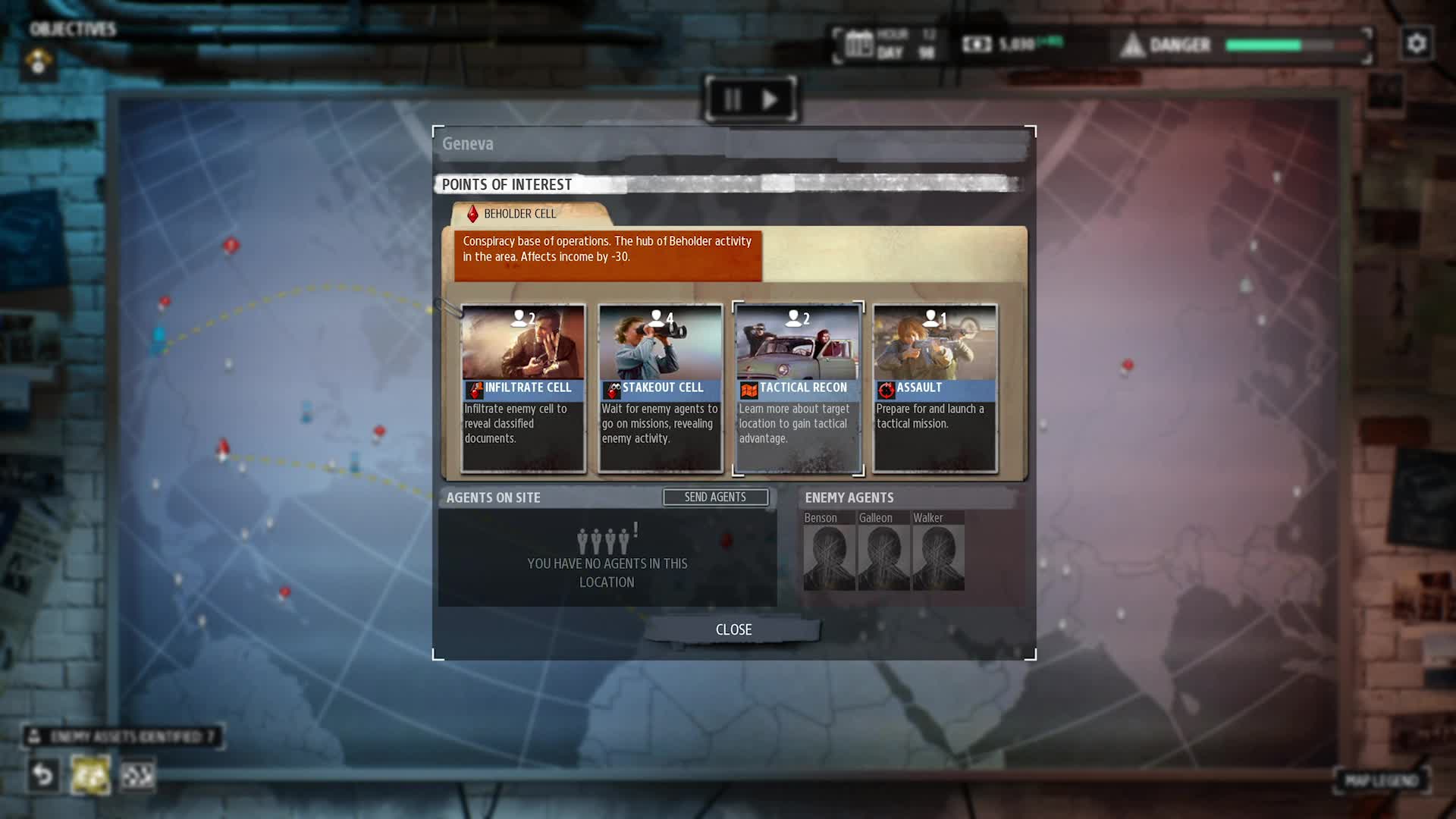Image resolution: width=1456 pixels, height=819 pixels.
Task: Open the Map Legend
Action: click(1381, 780)
